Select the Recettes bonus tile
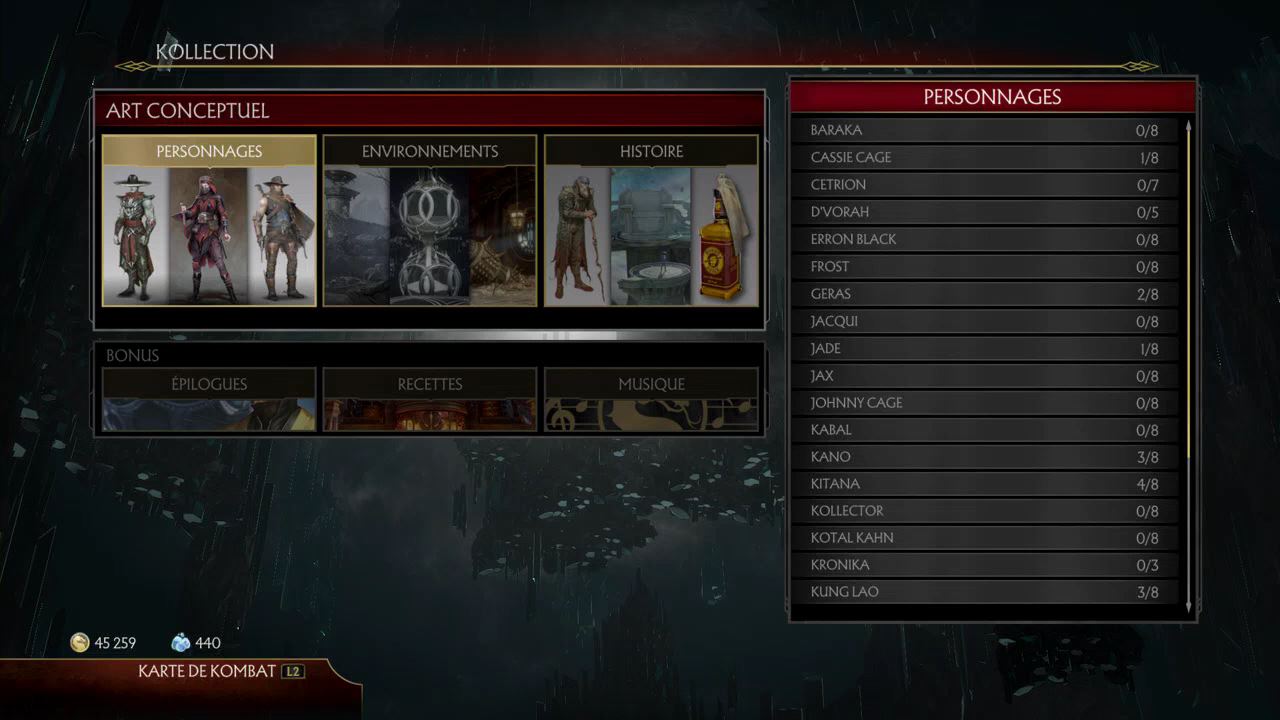Image resolution: width=1280 pixels, height=720 pixels. 430,398
